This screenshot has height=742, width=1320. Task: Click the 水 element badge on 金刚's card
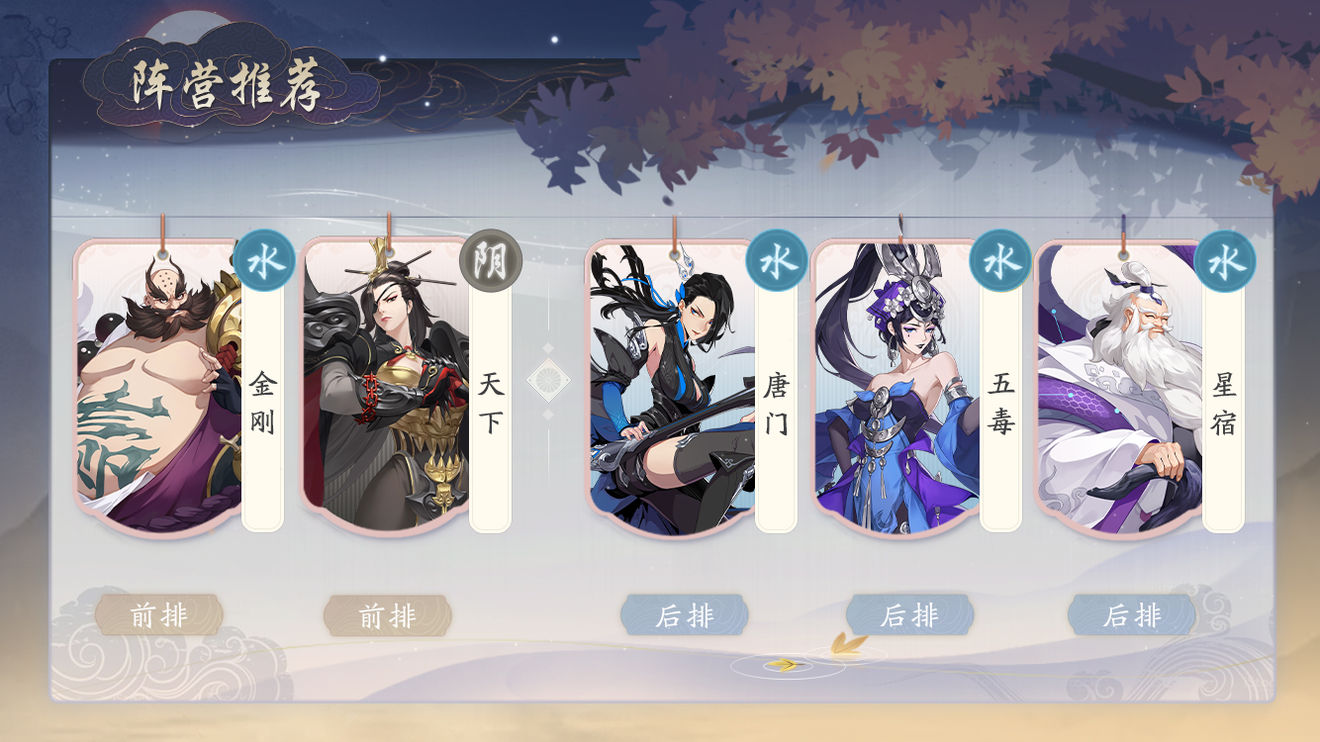262,261
